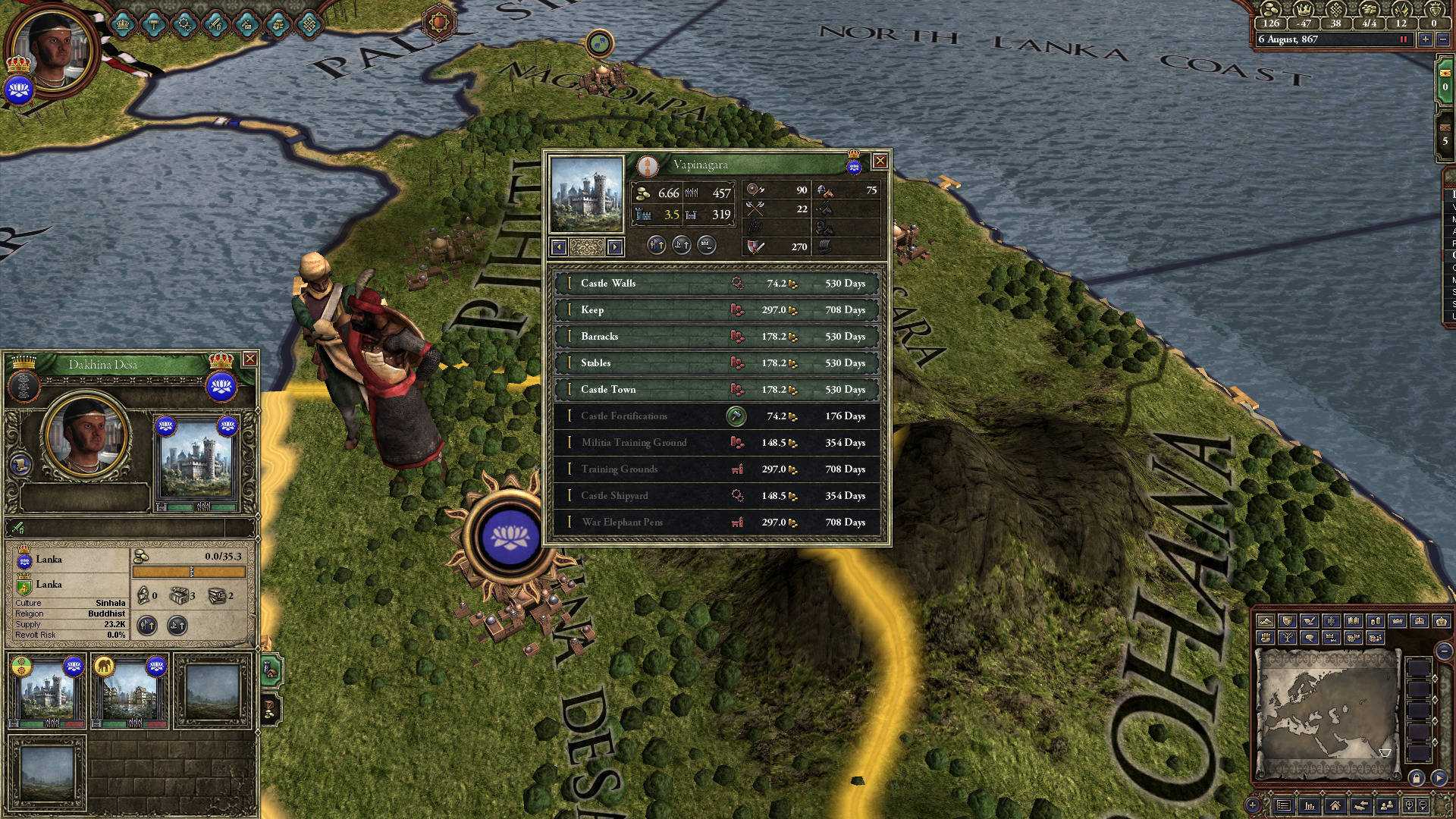The height and width of the screenshot is (819, 1456).
Task: View previous holding with left arrow
Action: point(560,246)
